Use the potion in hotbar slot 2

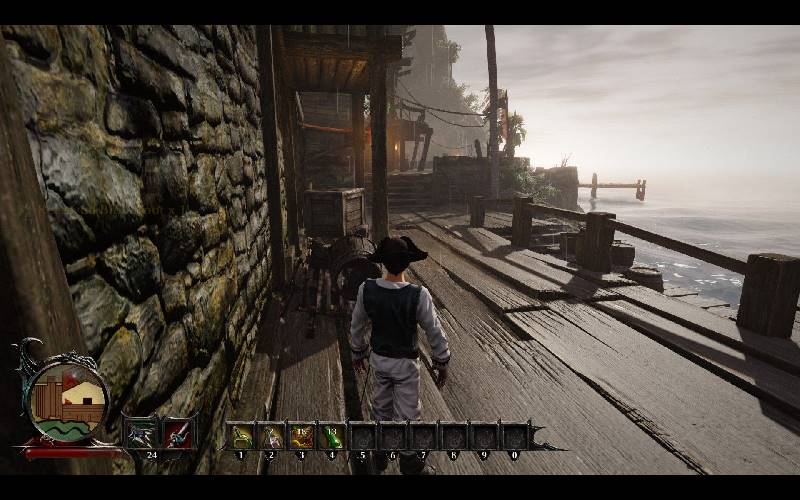point(272,436)
